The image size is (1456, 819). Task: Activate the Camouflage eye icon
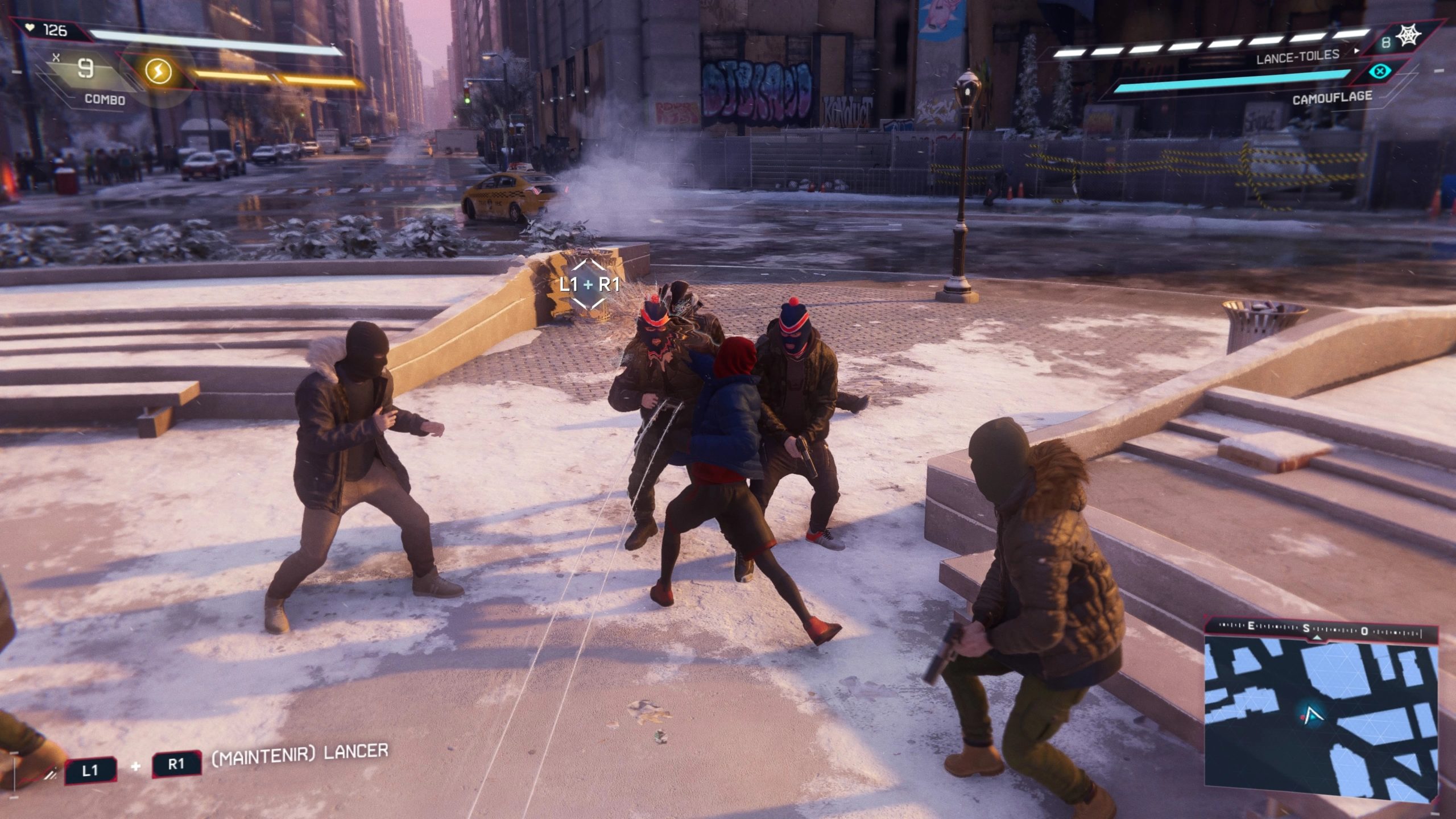pos(1379,72)
